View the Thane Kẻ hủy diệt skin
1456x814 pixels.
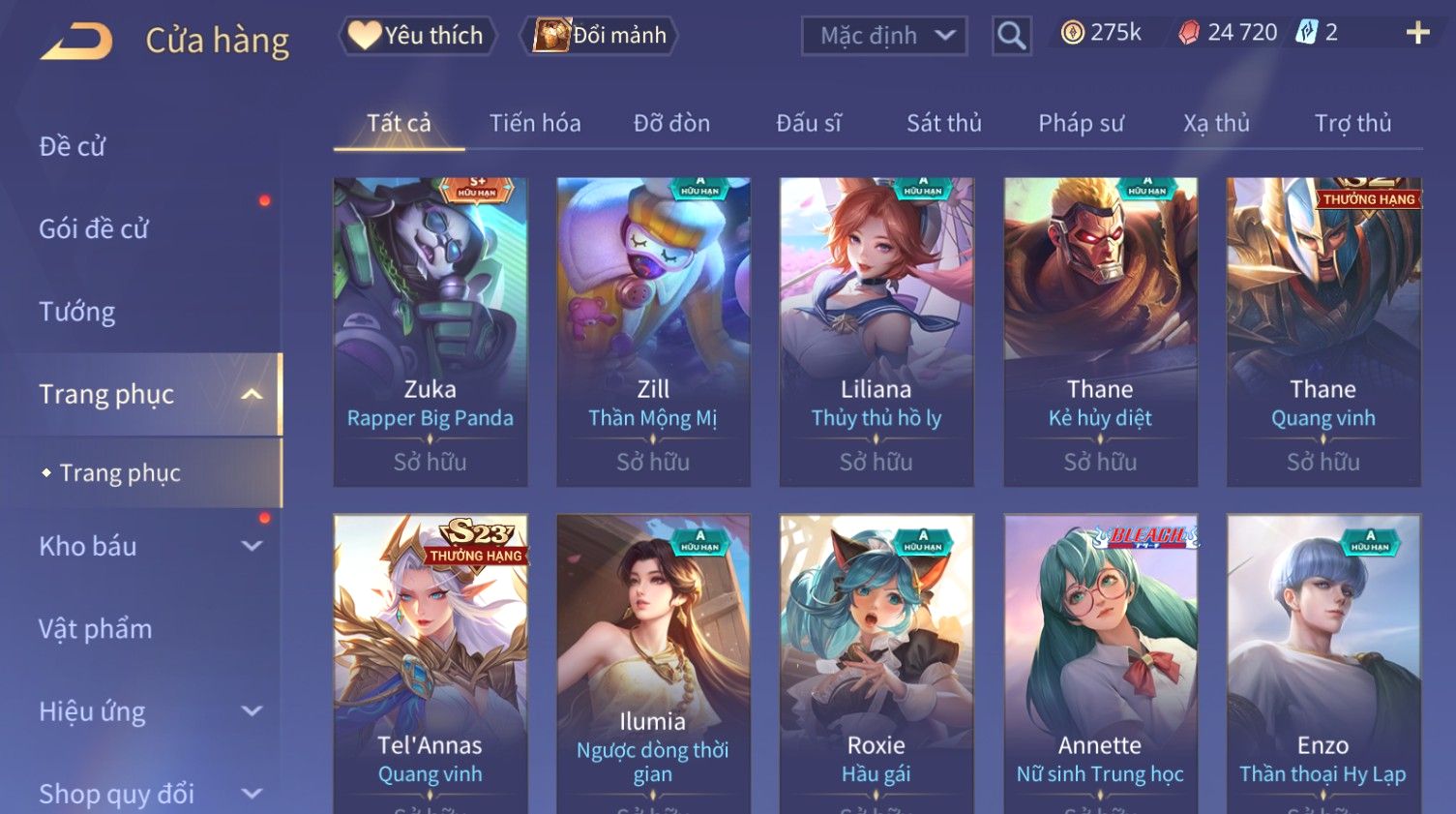click(1100, 329)
